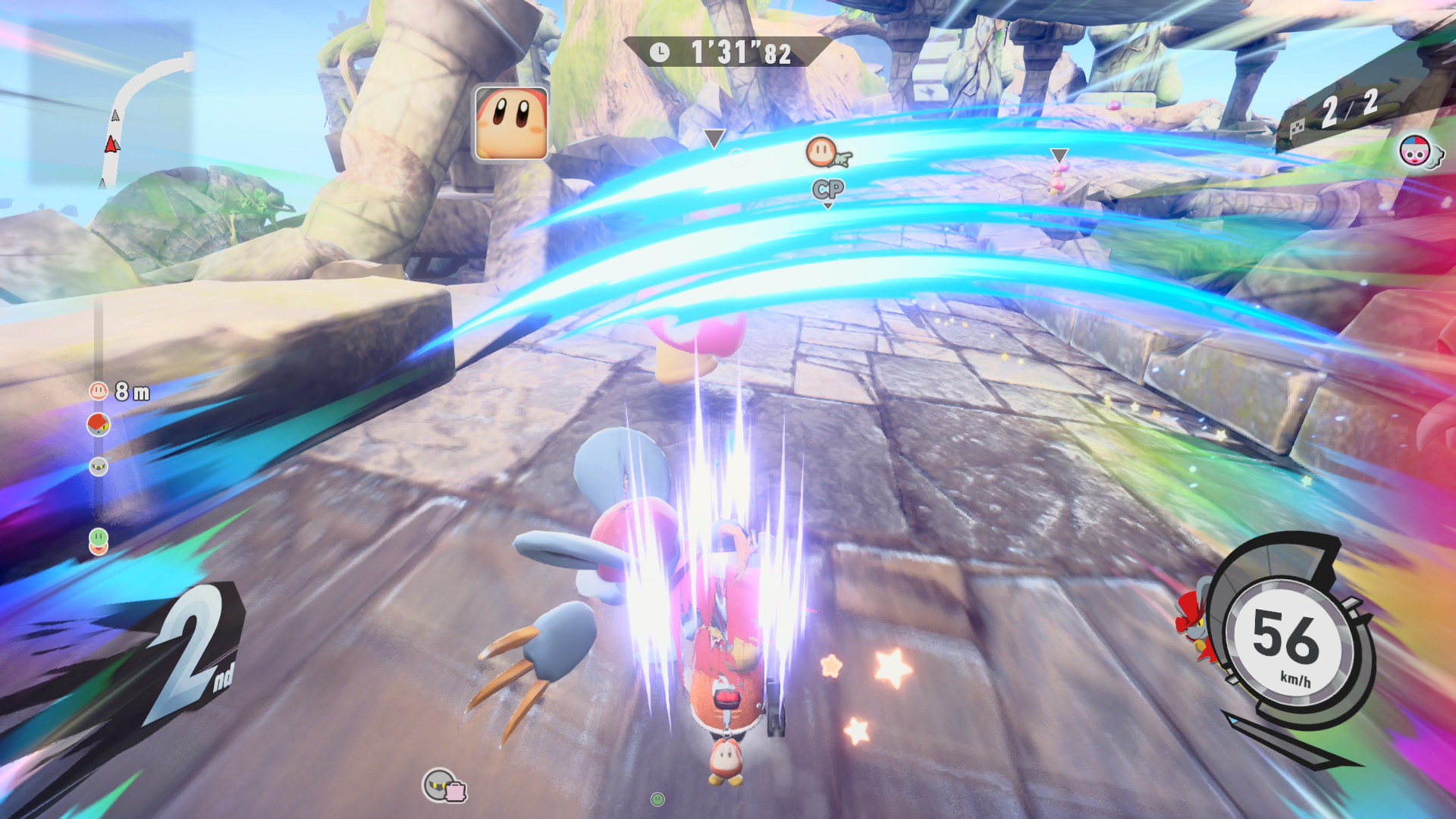Viewport: 1456px width, 819px height.
Task: Click the green racer icon on progress tracker
Action: pyautogui.click(x=99, y=538)
